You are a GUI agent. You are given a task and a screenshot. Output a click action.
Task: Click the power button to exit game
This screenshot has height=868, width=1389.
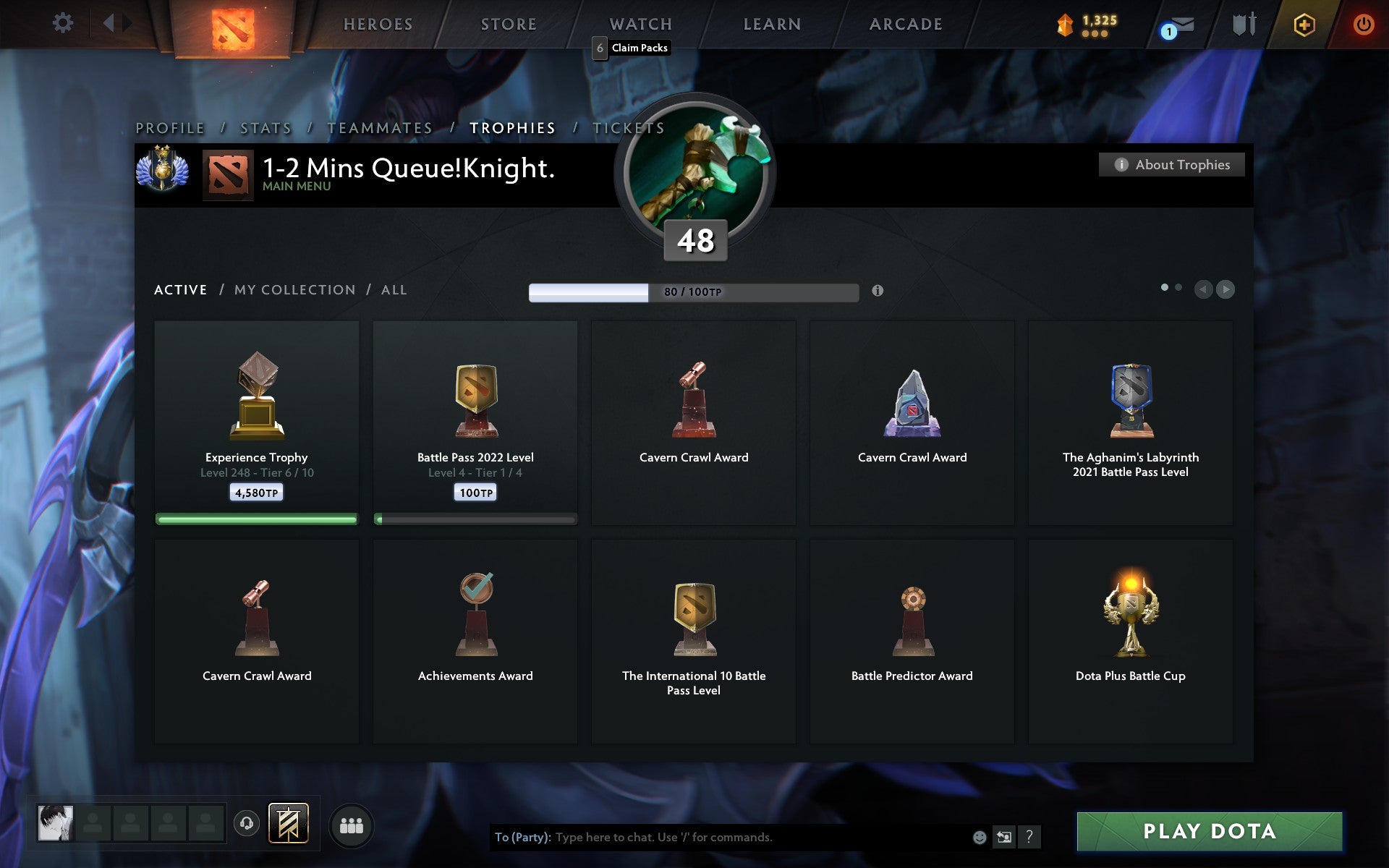(1362, 22)
